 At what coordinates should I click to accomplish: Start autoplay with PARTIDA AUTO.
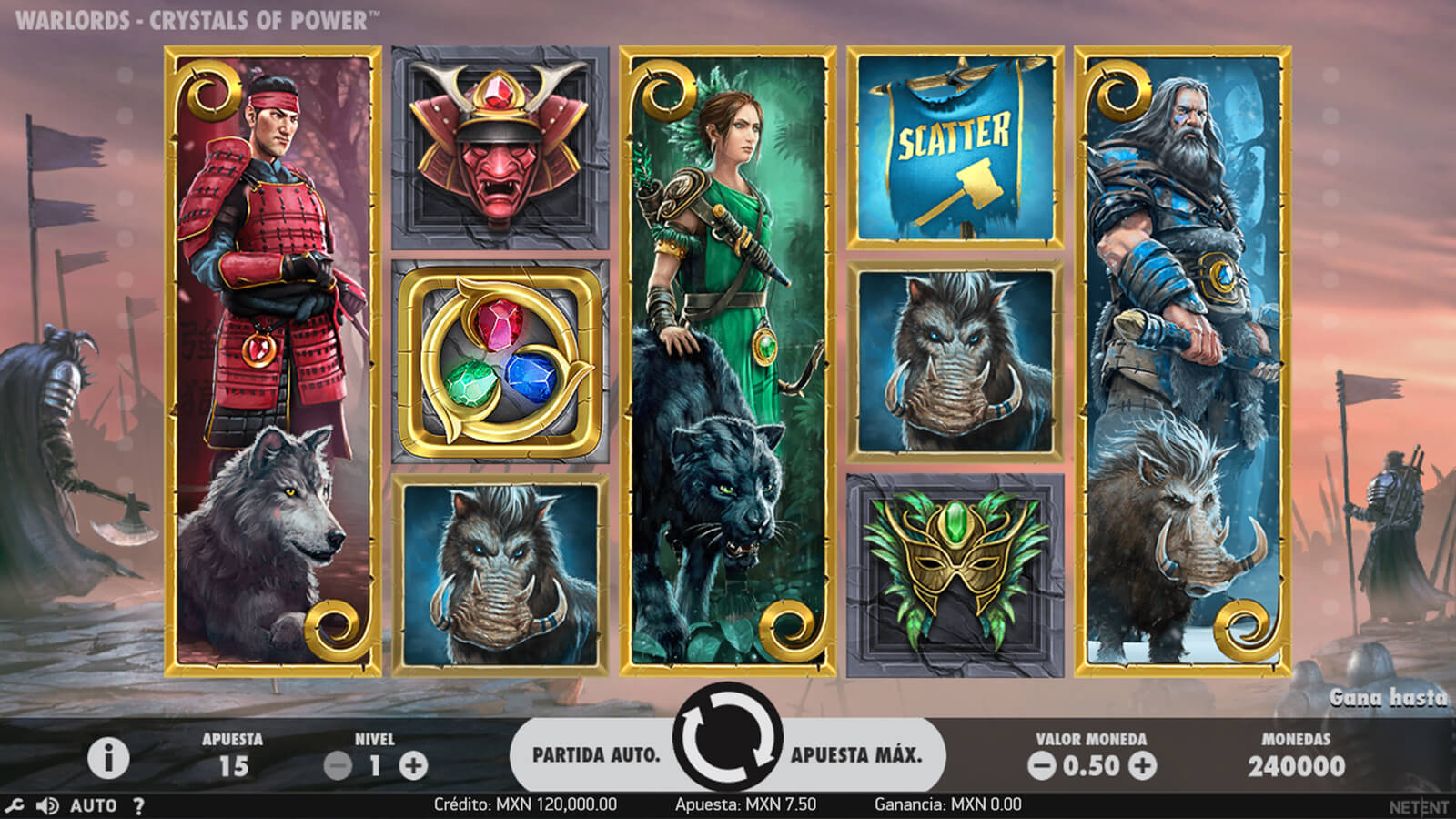pyautogui.click(x=596, y=754)
